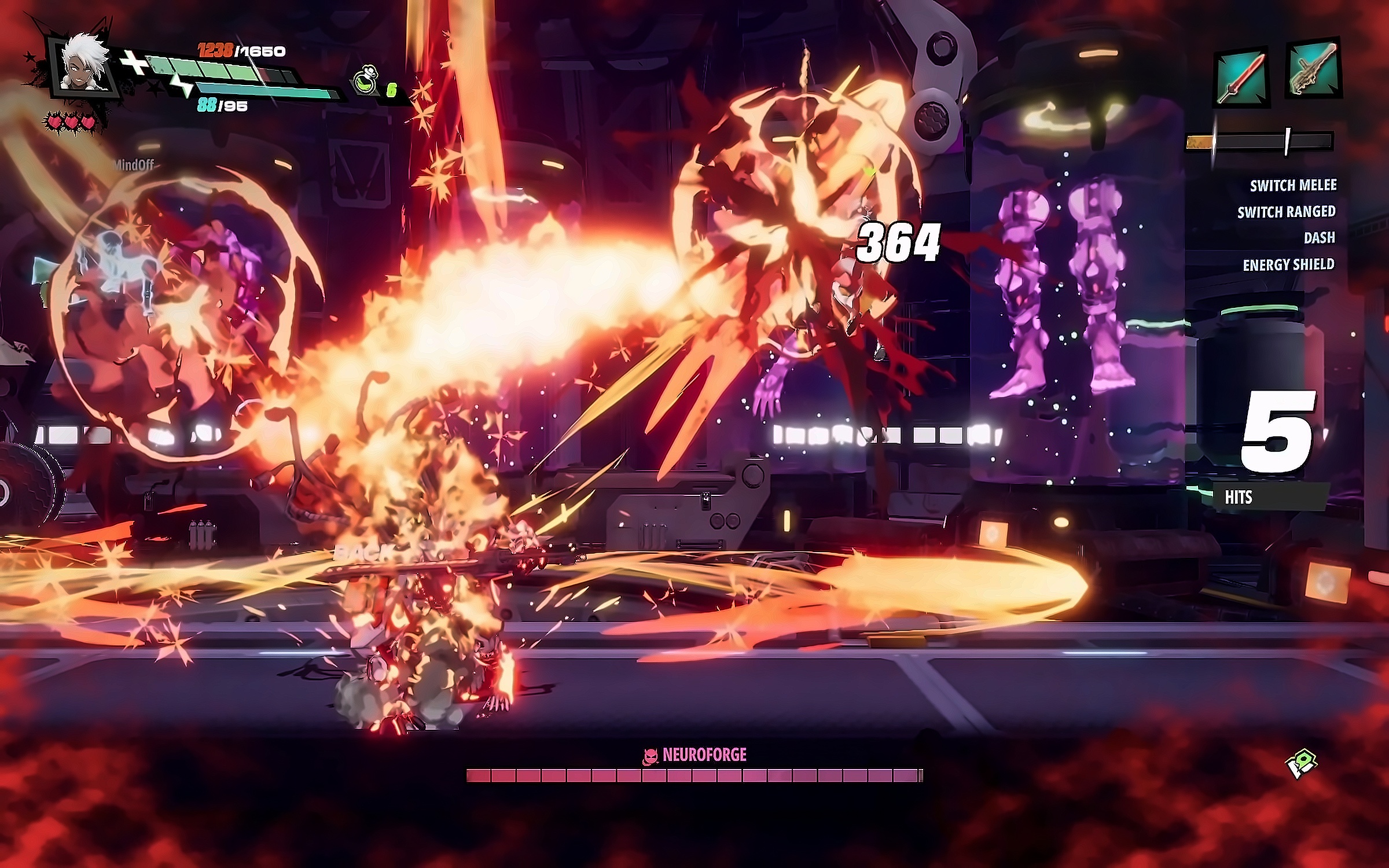The width and height of the screenshot is (1389, 868).
Task: Select the ranged gun weapon slot
Action: 1314,70
